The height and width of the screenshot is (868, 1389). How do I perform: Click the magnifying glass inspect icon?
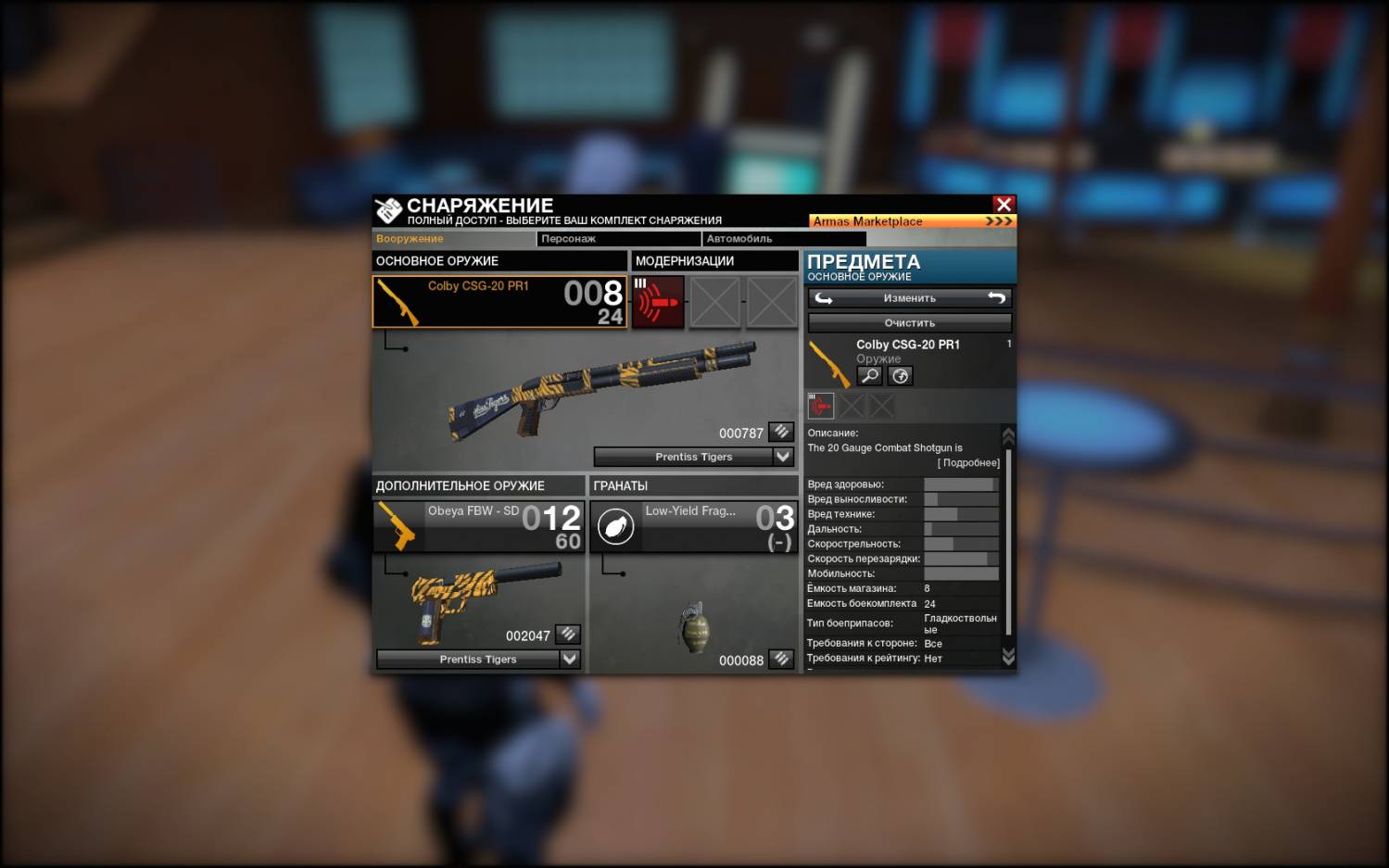pos(869,375)
